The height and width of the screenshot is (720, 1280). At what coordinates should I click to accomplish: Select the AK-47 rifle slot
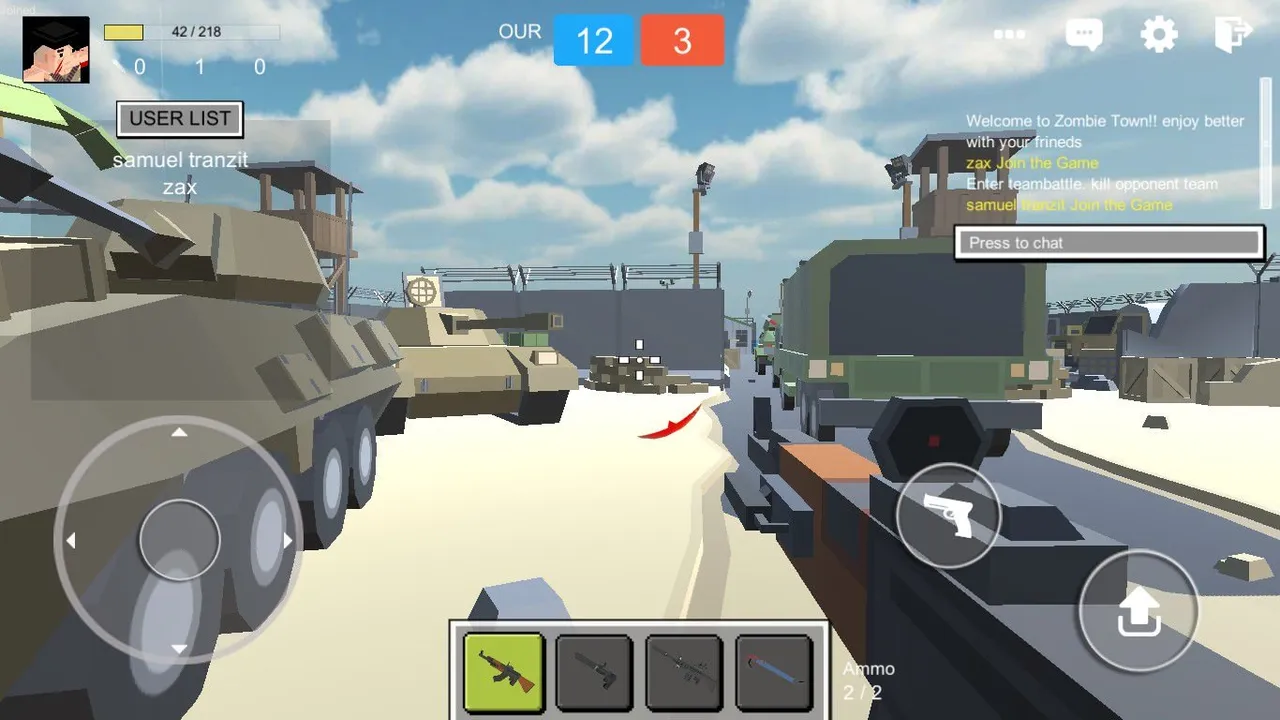pos(504,672)
